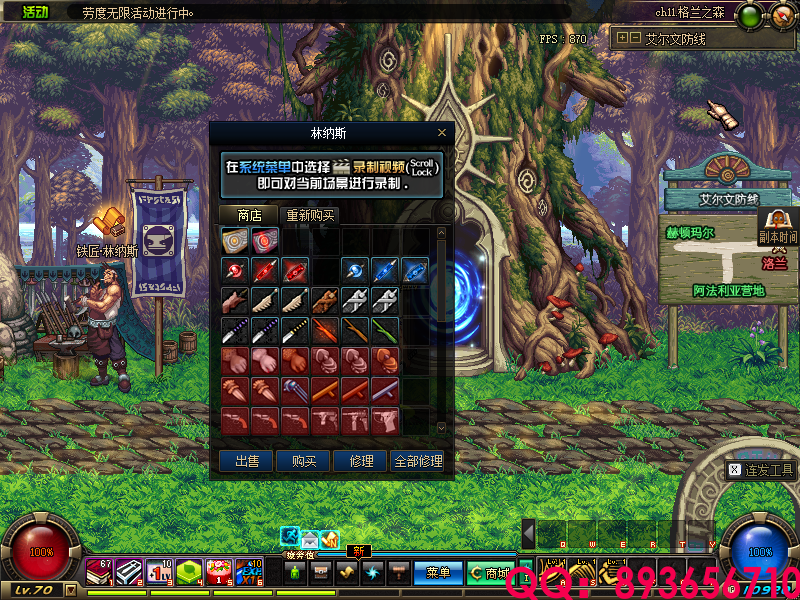Screen dimensions: 800x600
Task: Use the green cube item in the quick slot
Action: (189, 571)
